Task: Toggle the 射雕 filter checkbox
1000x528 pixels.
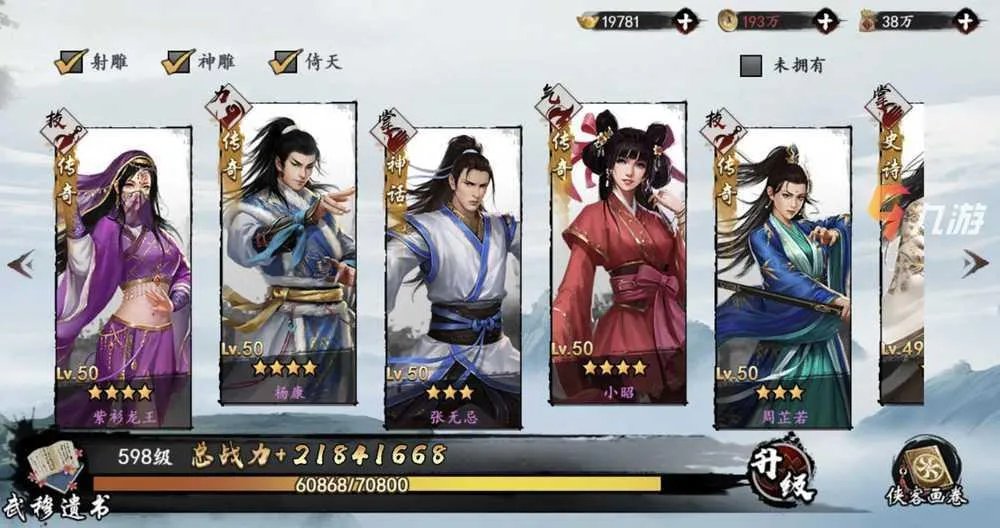Action: tap(68, 62)
